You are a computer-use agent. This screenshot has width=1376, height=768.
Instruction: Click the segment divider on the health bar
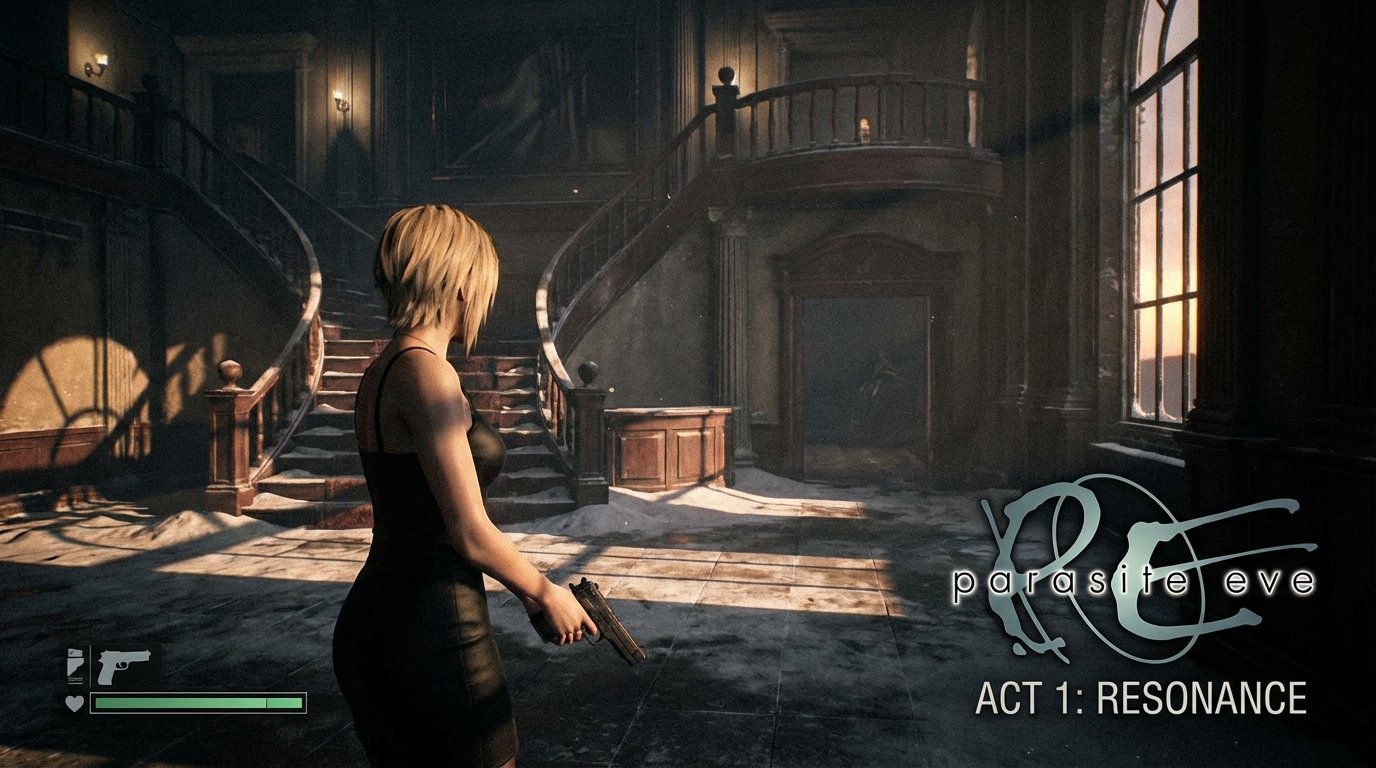tap(267, 702)
